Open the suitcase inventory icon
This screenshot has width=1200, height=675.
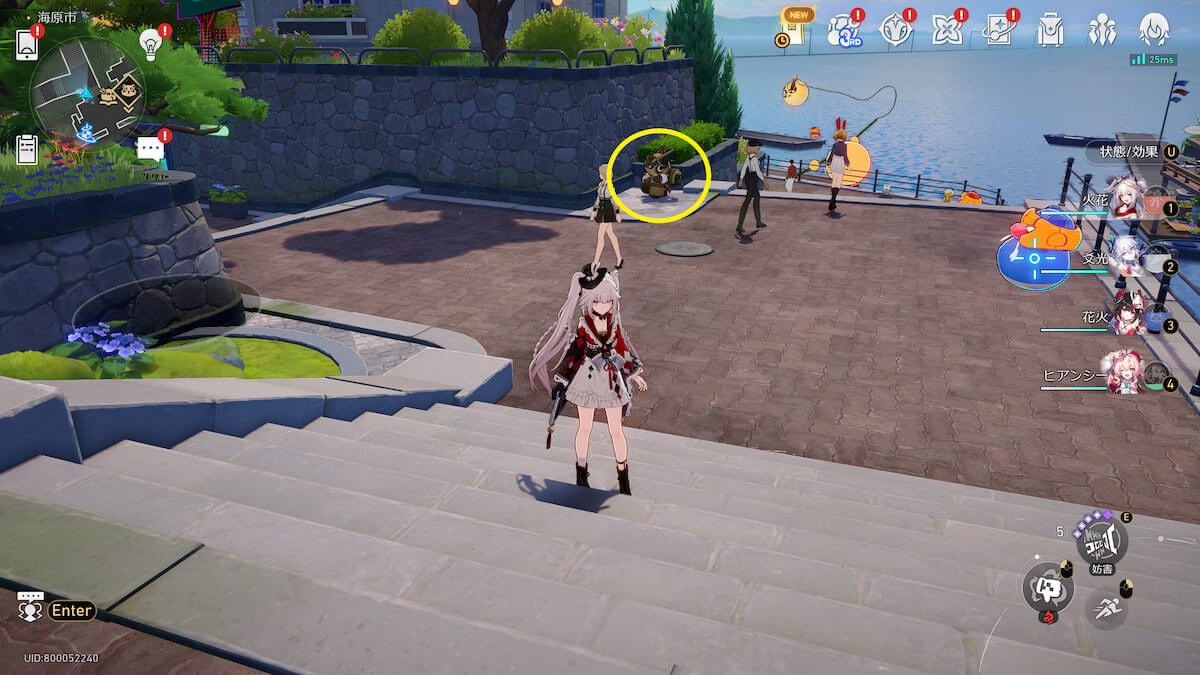[x=1050, y=31]
